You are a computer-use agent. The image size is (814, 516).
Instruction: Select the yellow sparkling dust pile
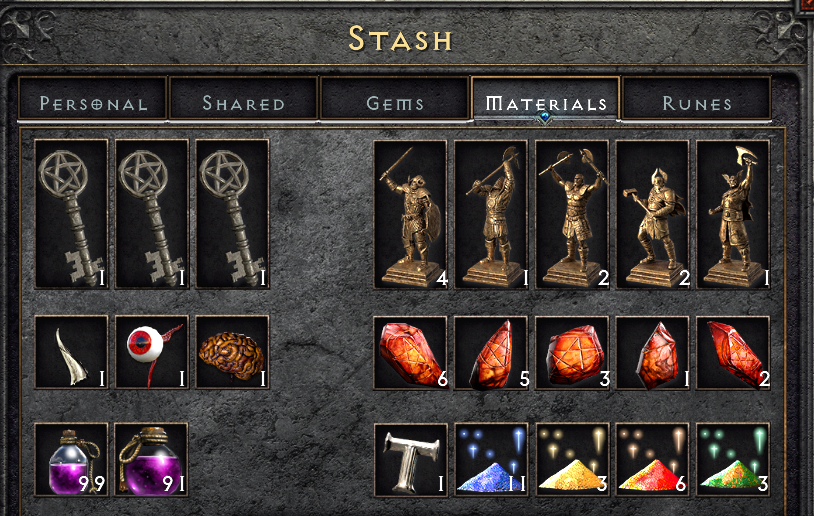pos(571,460)
